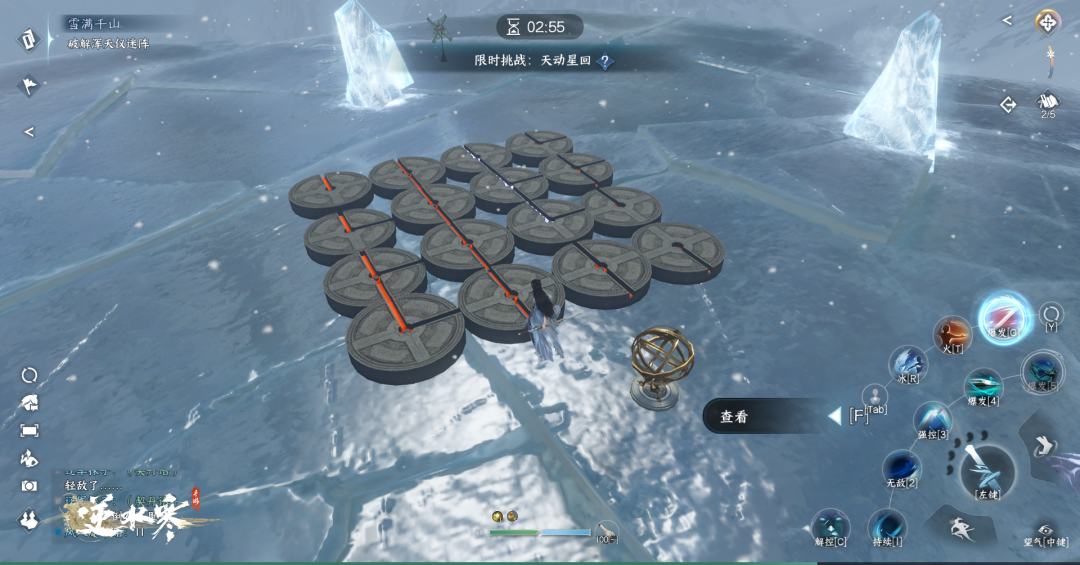This screenshot has height=565, width=1080.
Task: Click the flag icon on left edge
Action: tap(29, 86)
